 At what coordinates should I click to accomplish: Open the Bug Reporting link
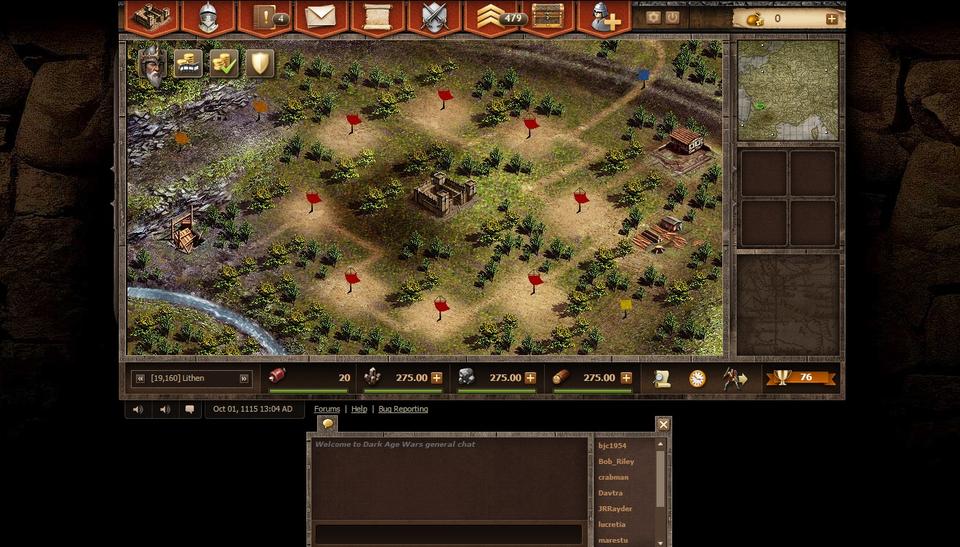coord(403,409)
